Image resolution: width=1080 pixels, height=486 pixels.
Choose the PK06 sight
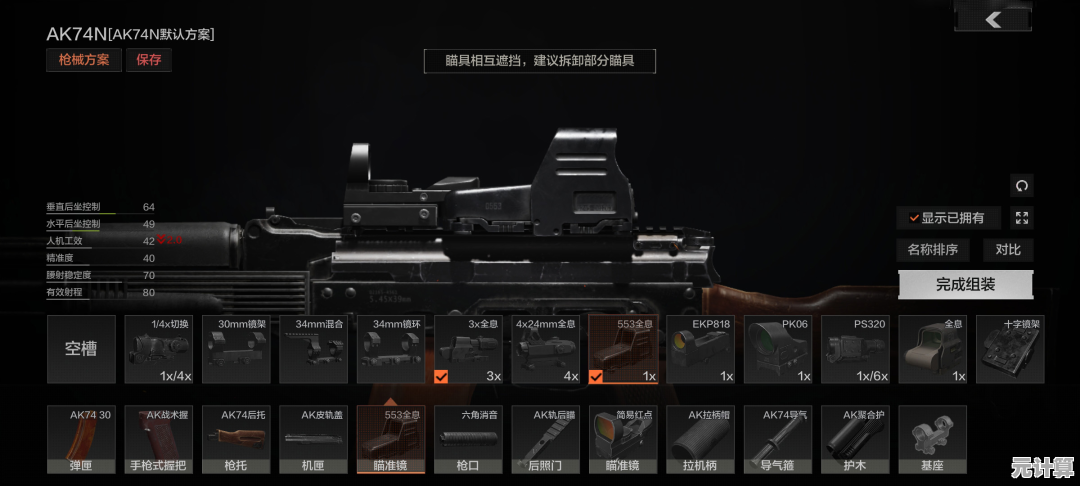click(777, 349)
